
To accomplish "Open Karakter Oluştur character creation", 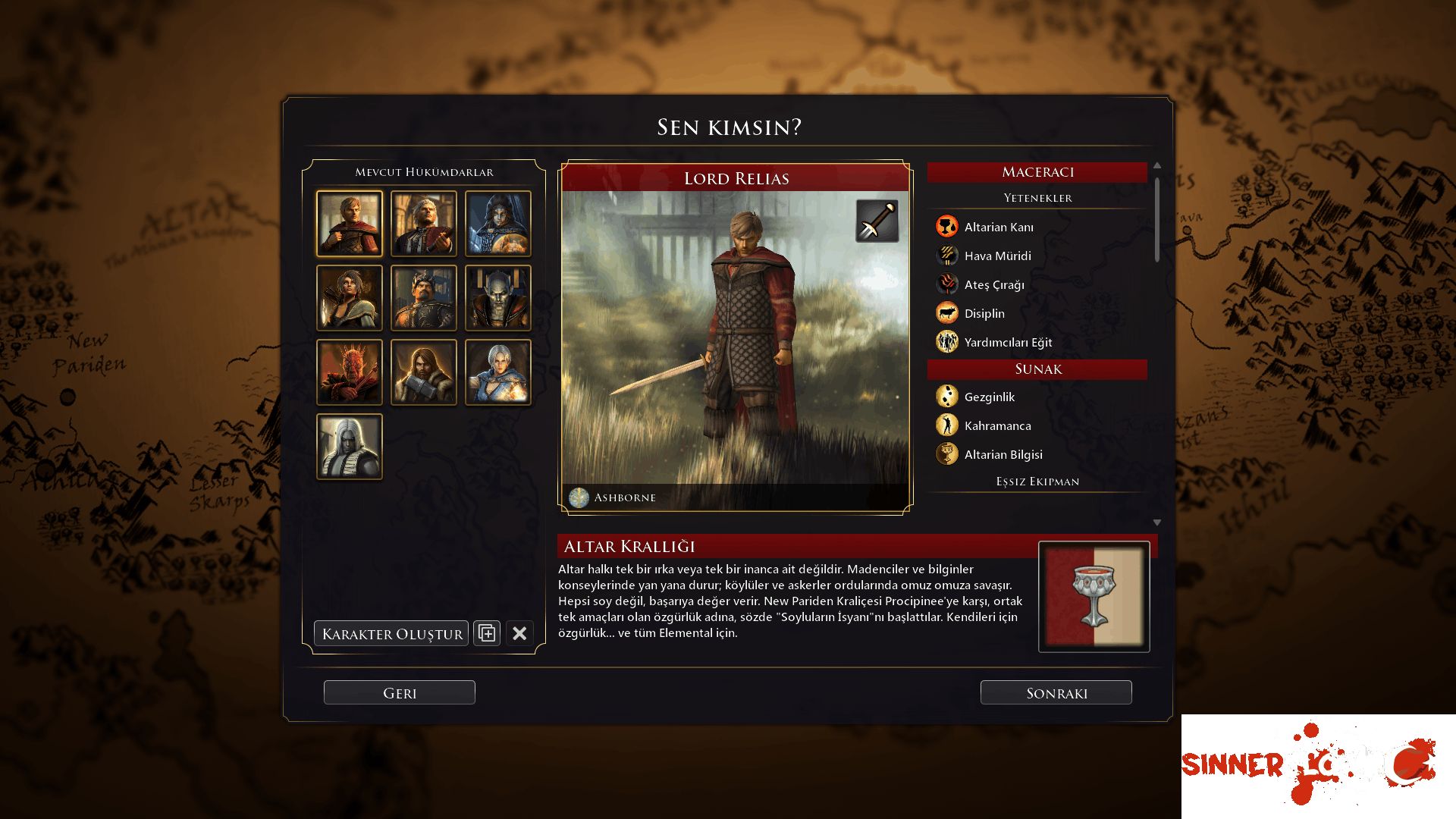I will (391, 633).
